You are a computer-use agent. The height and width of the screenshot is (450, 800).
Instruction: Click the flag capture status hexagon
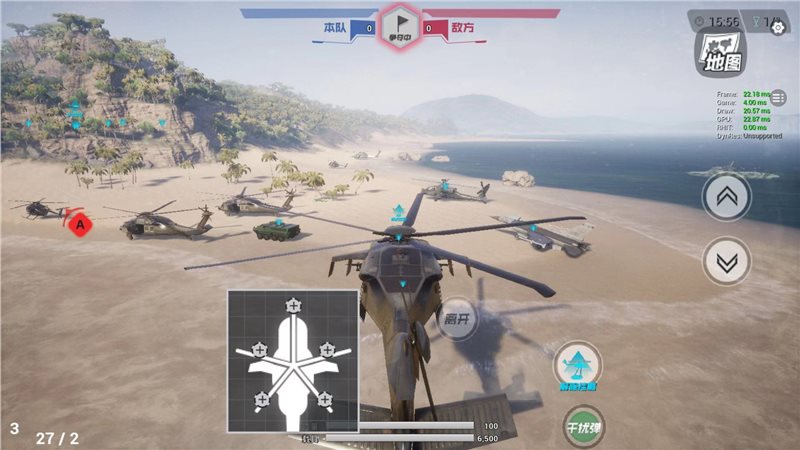coord(399,26)
